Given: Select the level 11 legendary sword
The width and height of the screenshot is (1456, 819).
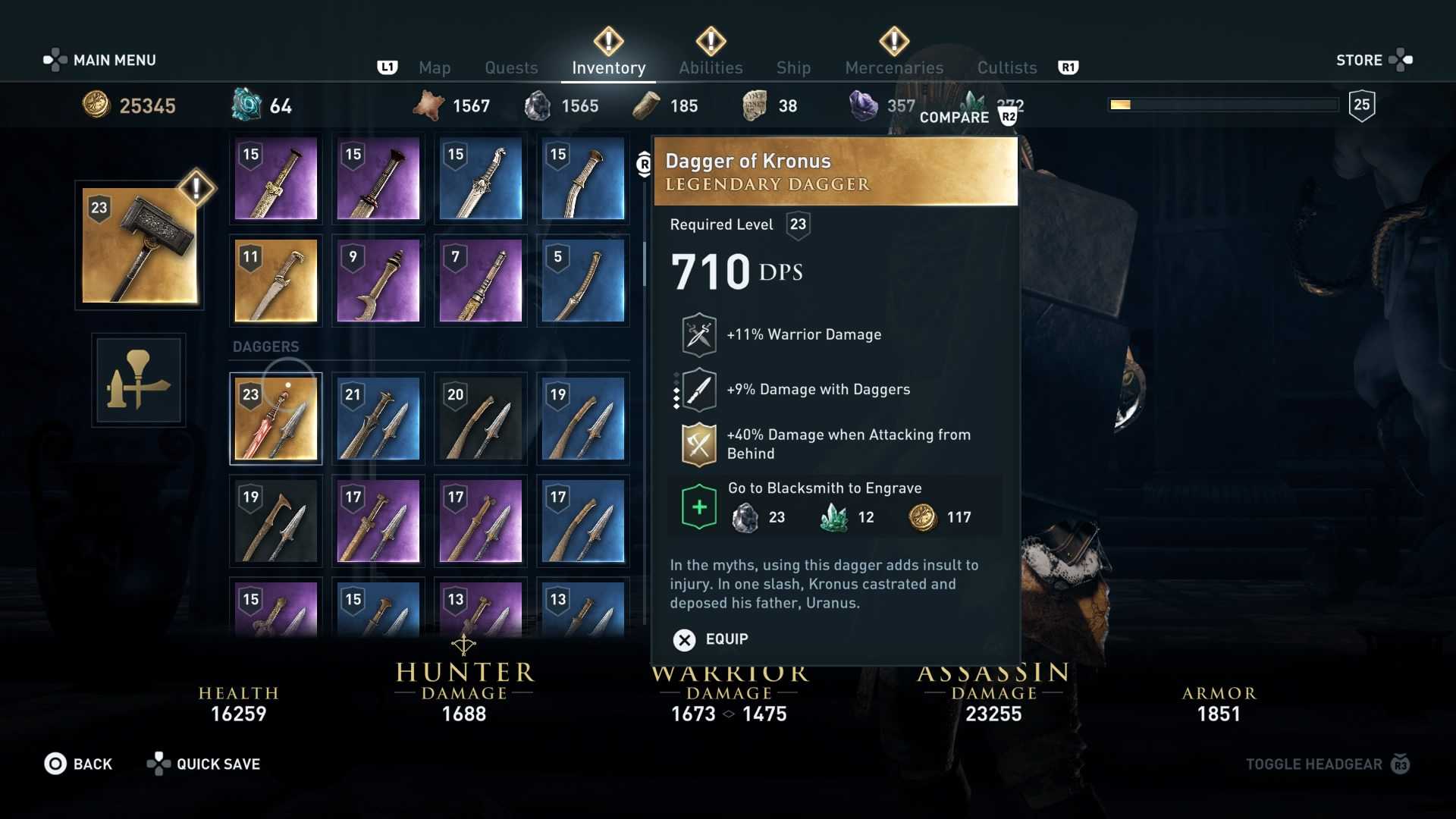Looking at the screenshot, I should 276,281.
